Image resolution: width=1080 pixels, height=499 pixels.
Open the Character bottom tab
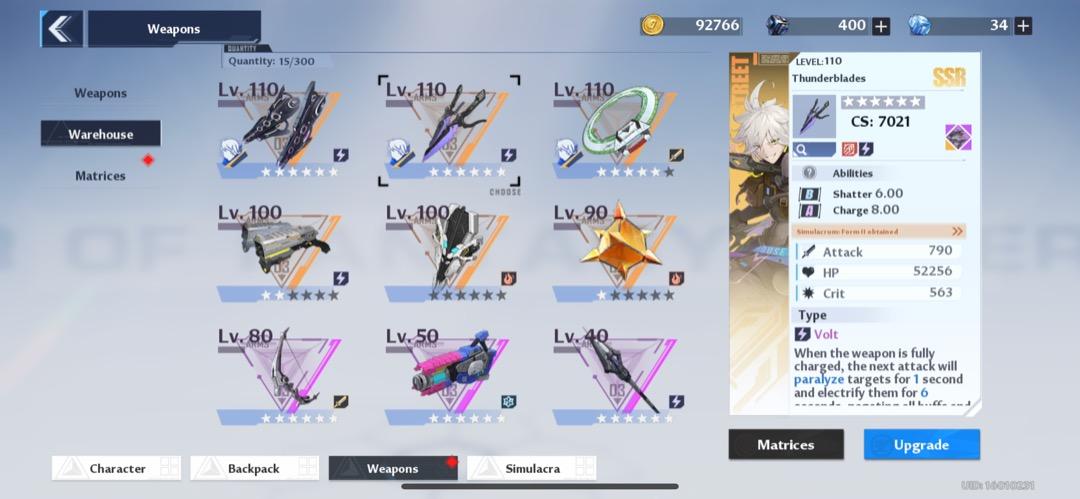point(117,468)
